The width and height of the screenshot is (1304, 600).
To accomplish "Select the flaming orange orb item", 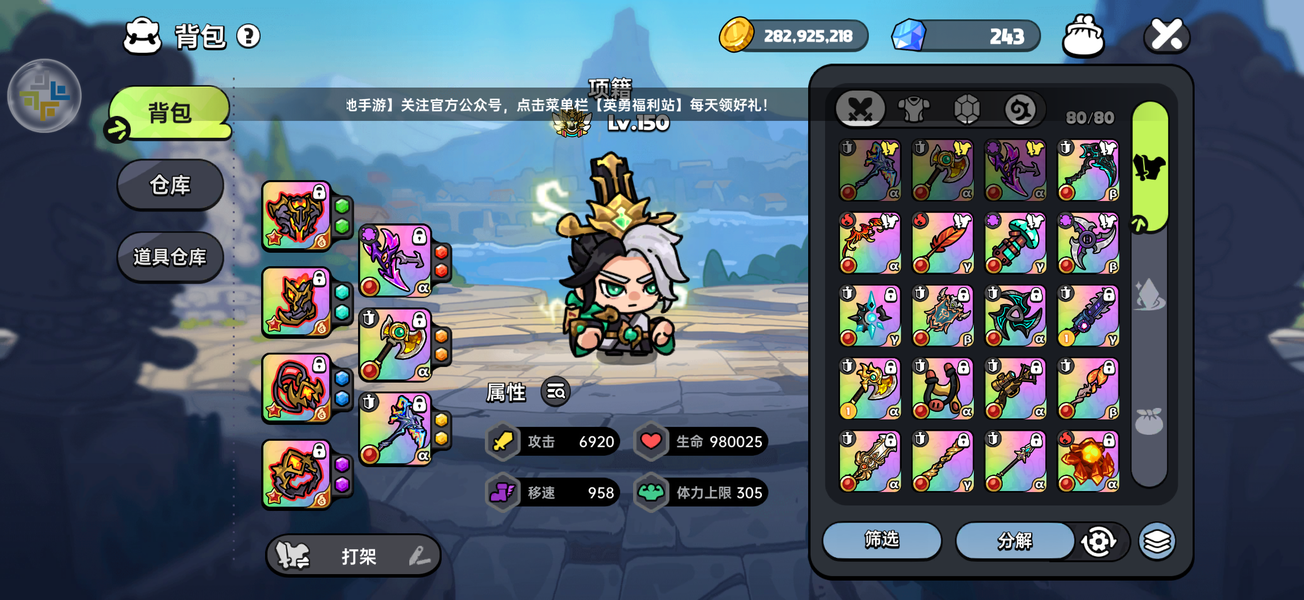I will pos(1088,462).
